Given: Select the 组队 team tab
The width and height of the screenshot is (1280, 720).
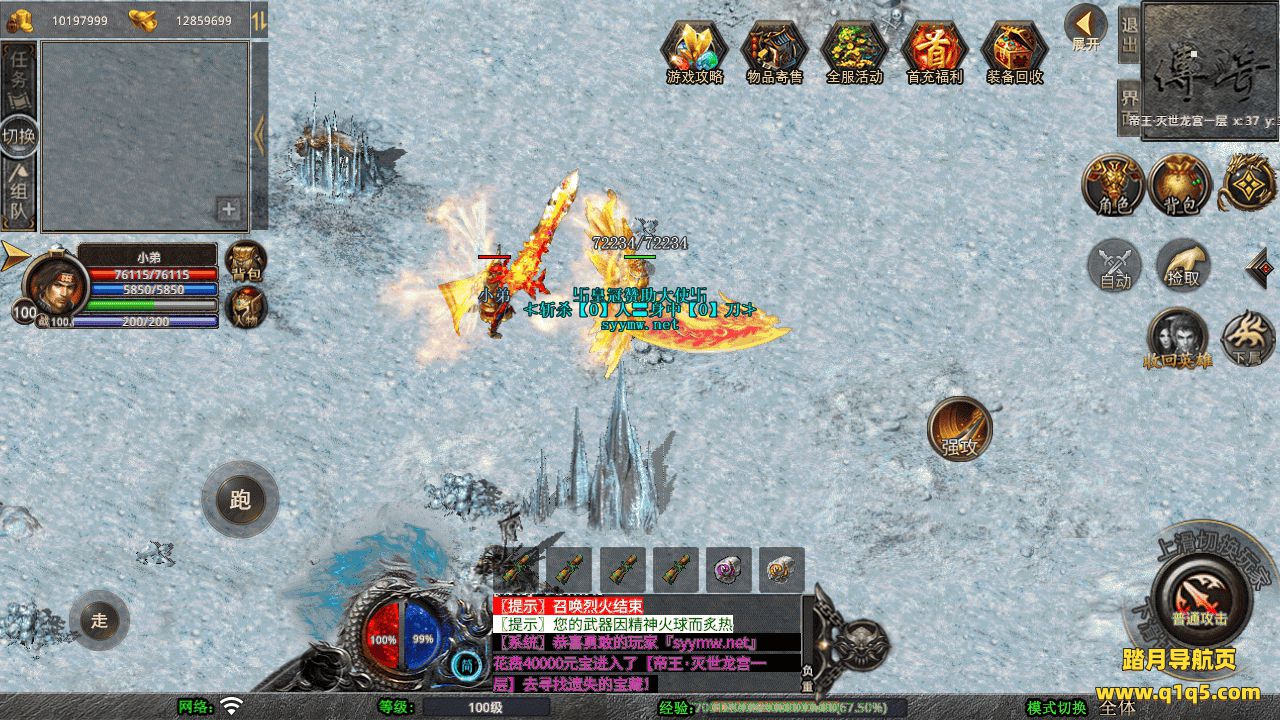Looking at the screenshot, I should [19, 195].
